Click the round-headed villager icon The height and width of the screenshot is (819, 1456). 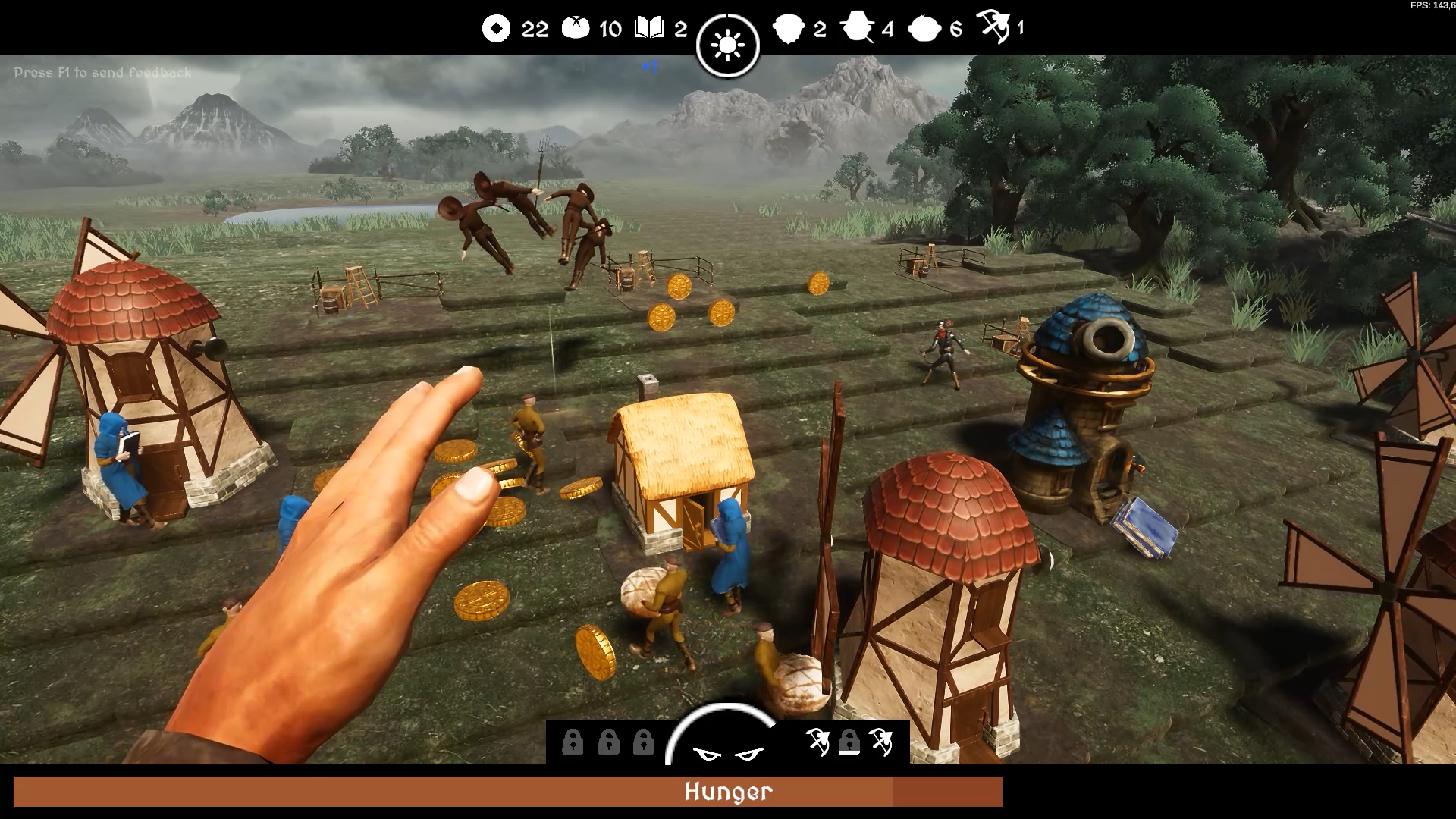(x=924, y=29)
